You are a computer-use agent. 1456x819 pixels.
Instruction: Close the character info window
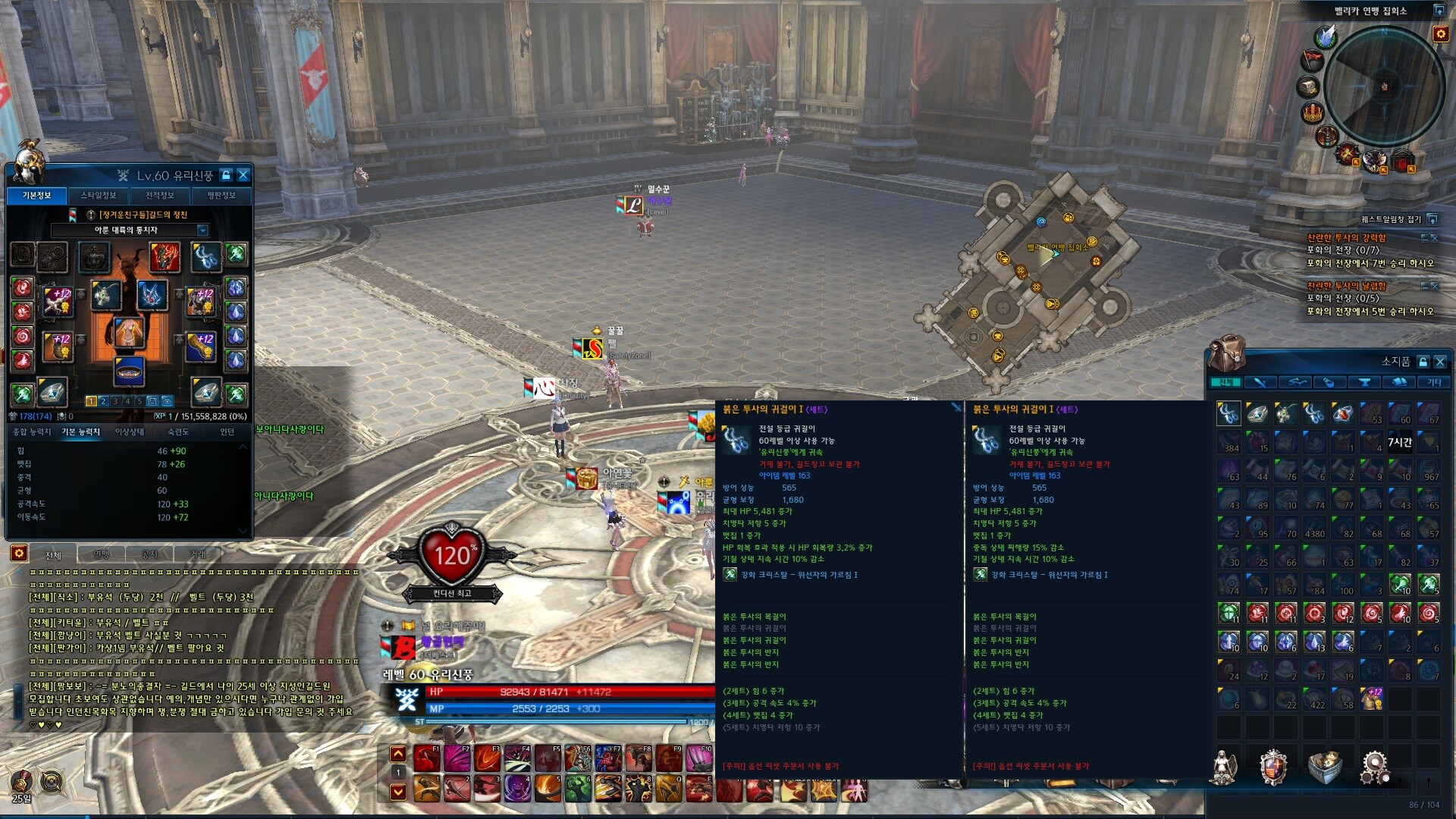[x=243, y=175]
